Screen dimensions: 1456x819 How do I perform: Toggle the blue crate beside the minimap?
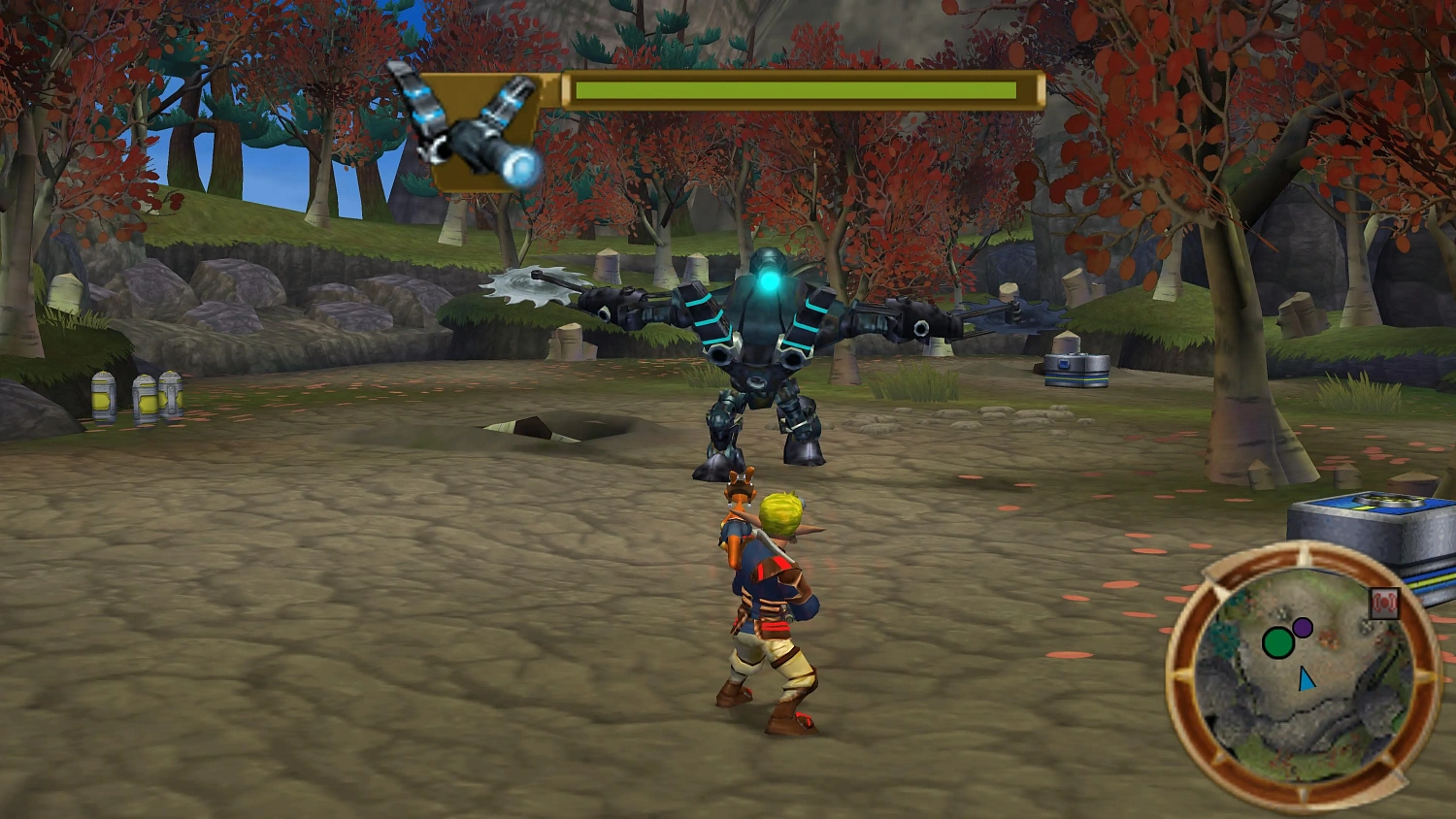[1374, 519]
